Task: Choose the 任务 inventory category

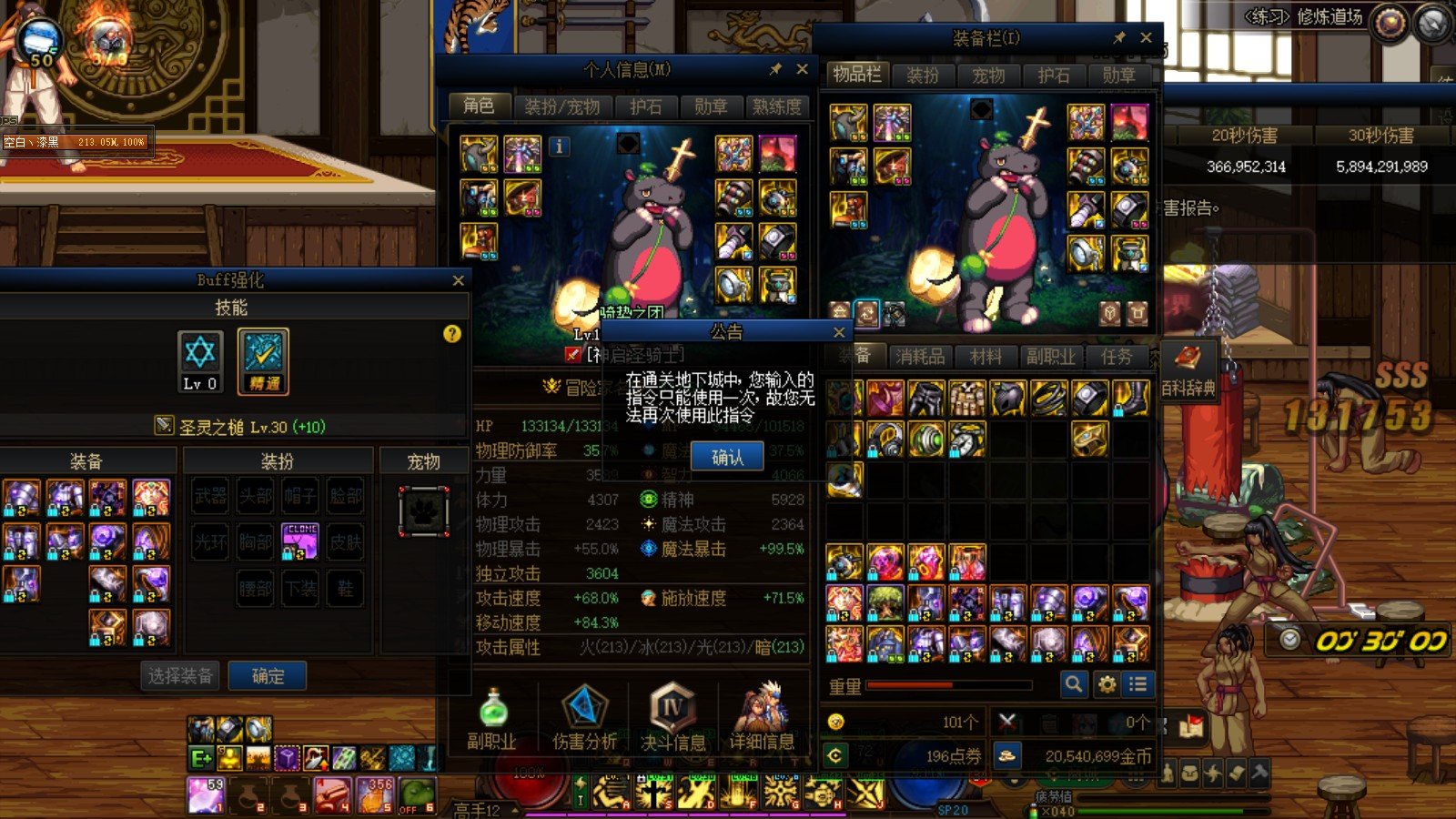Action: [1117, 357]
